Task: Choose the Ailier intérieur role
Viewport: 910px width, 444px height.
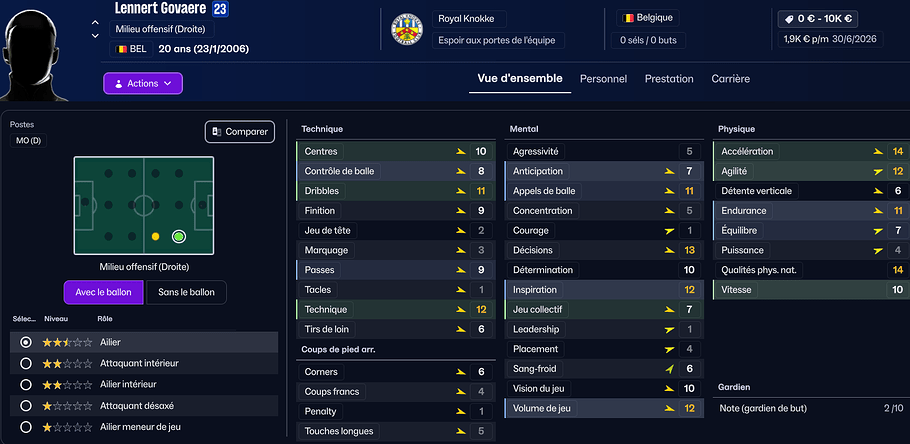Action: click(x=26, y=384)
